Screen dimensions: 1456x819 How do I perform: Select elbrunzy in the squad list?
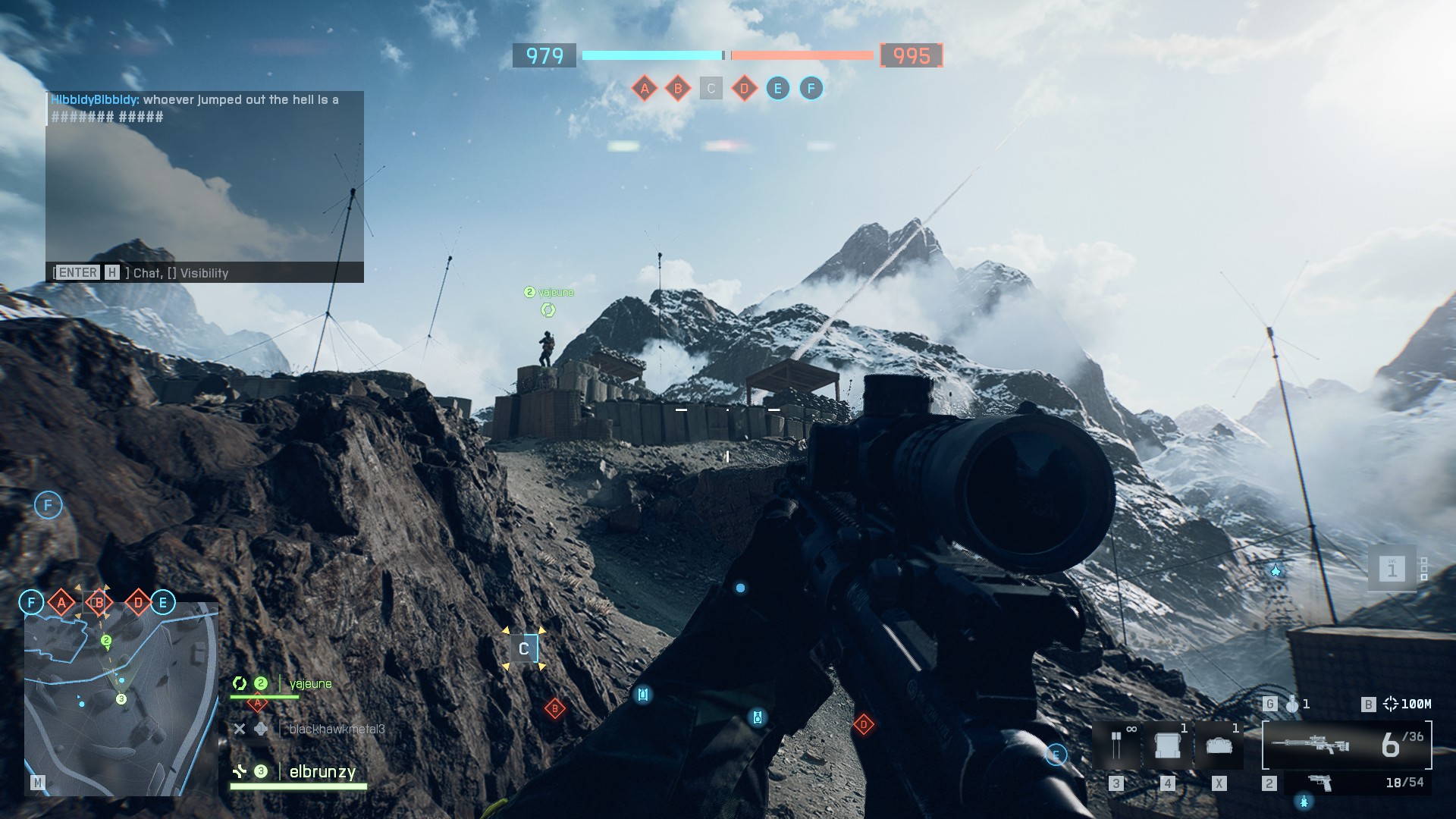tap(322, 772)
